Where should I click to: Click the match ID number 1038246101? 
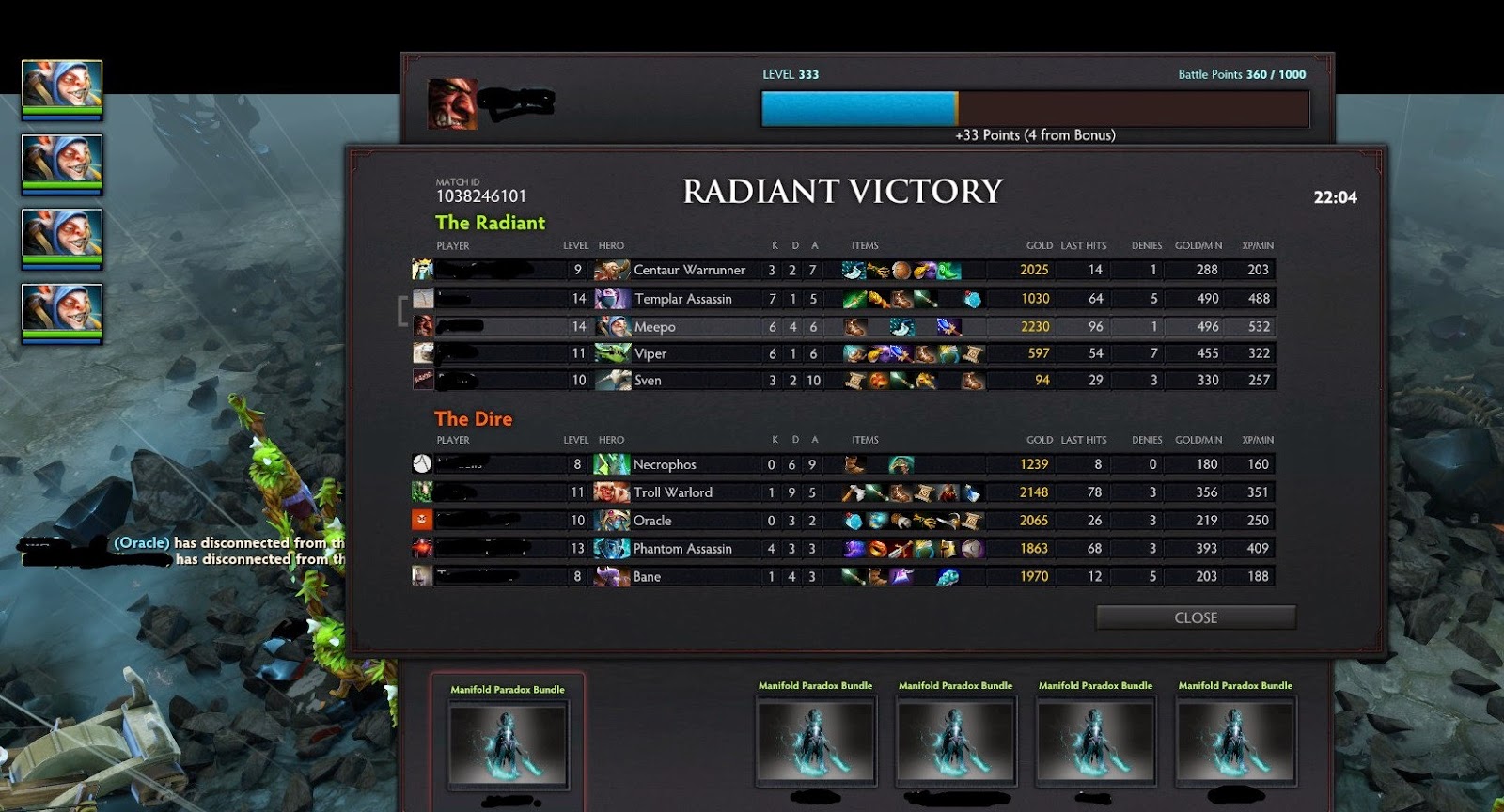(480, 196)
